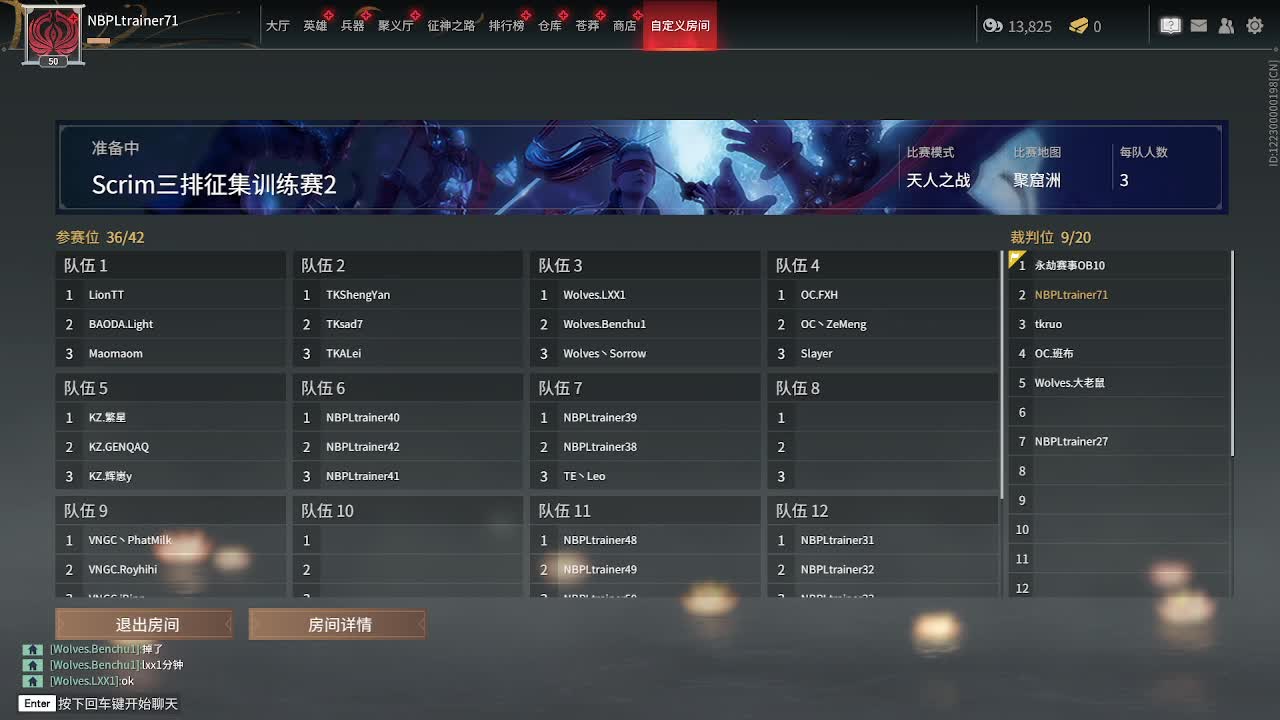The width and height of the screenshot is (1280, 720).
Task: Open the 排行榜 menu
Action: (507, 27)
